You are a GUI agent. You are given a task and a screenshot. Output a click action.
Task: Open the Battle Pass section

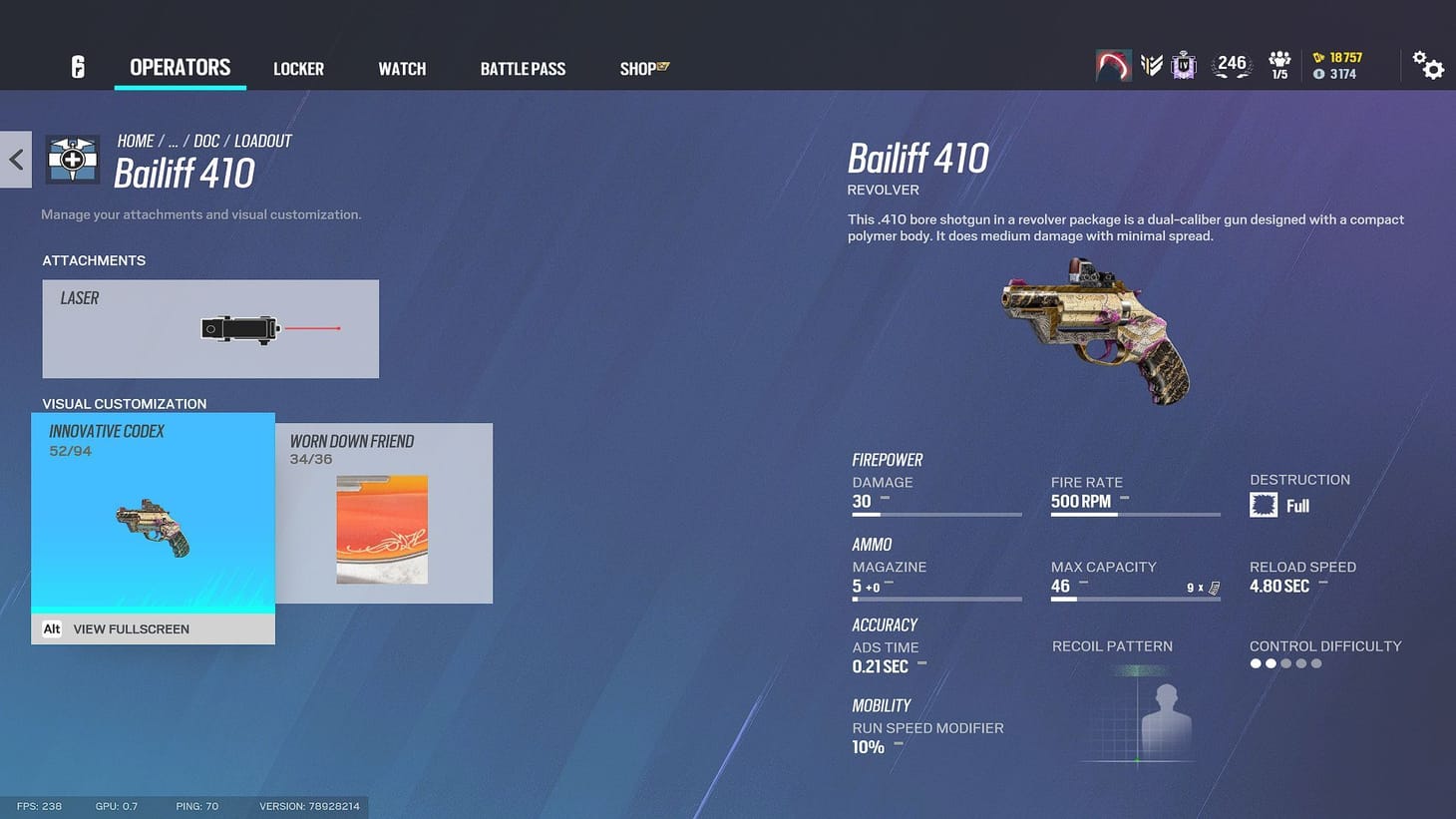click(x=523, y=68)
